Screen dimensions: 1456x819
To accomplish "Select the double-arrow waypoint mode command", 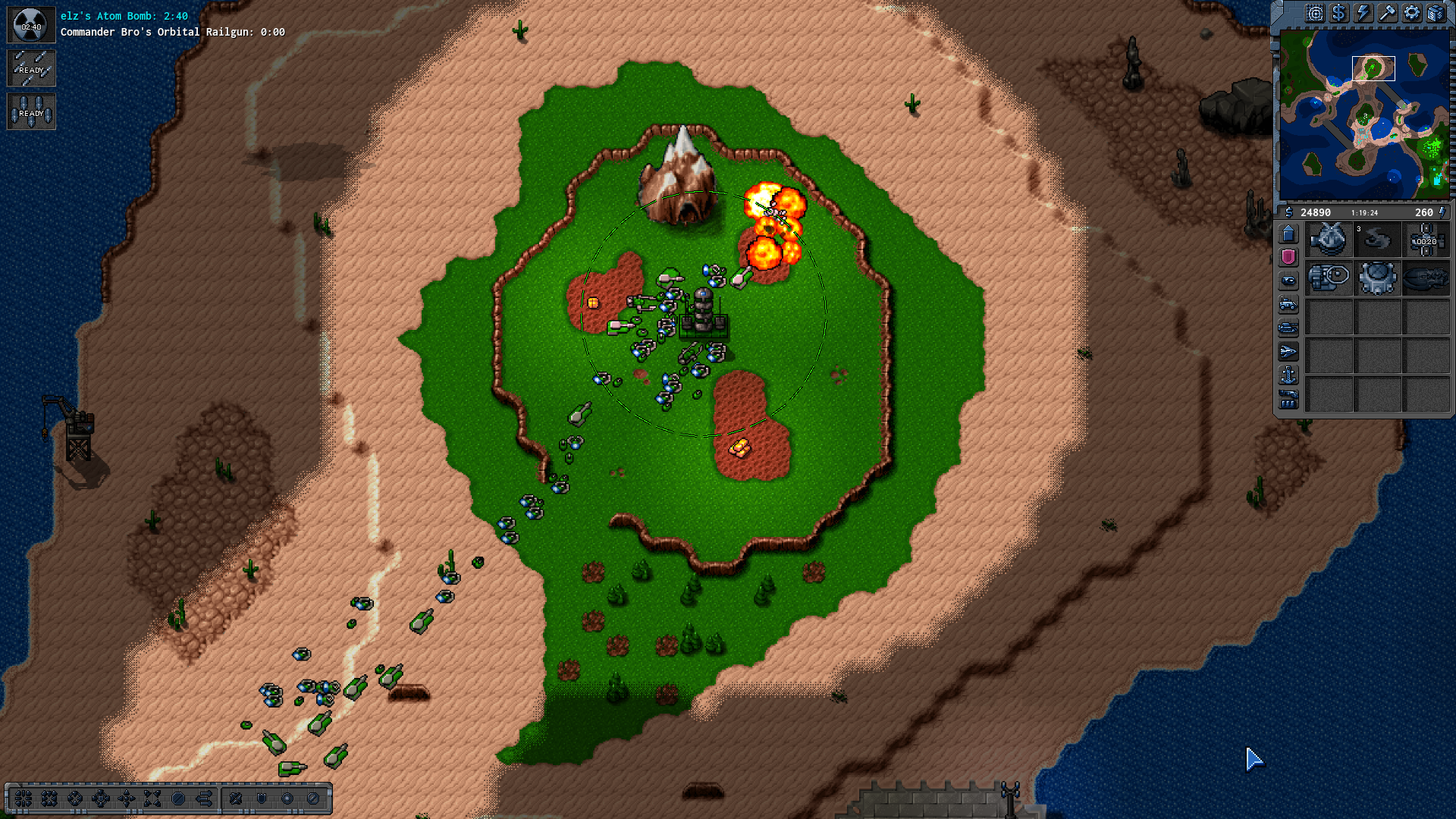I will click(x=204, y=799).
